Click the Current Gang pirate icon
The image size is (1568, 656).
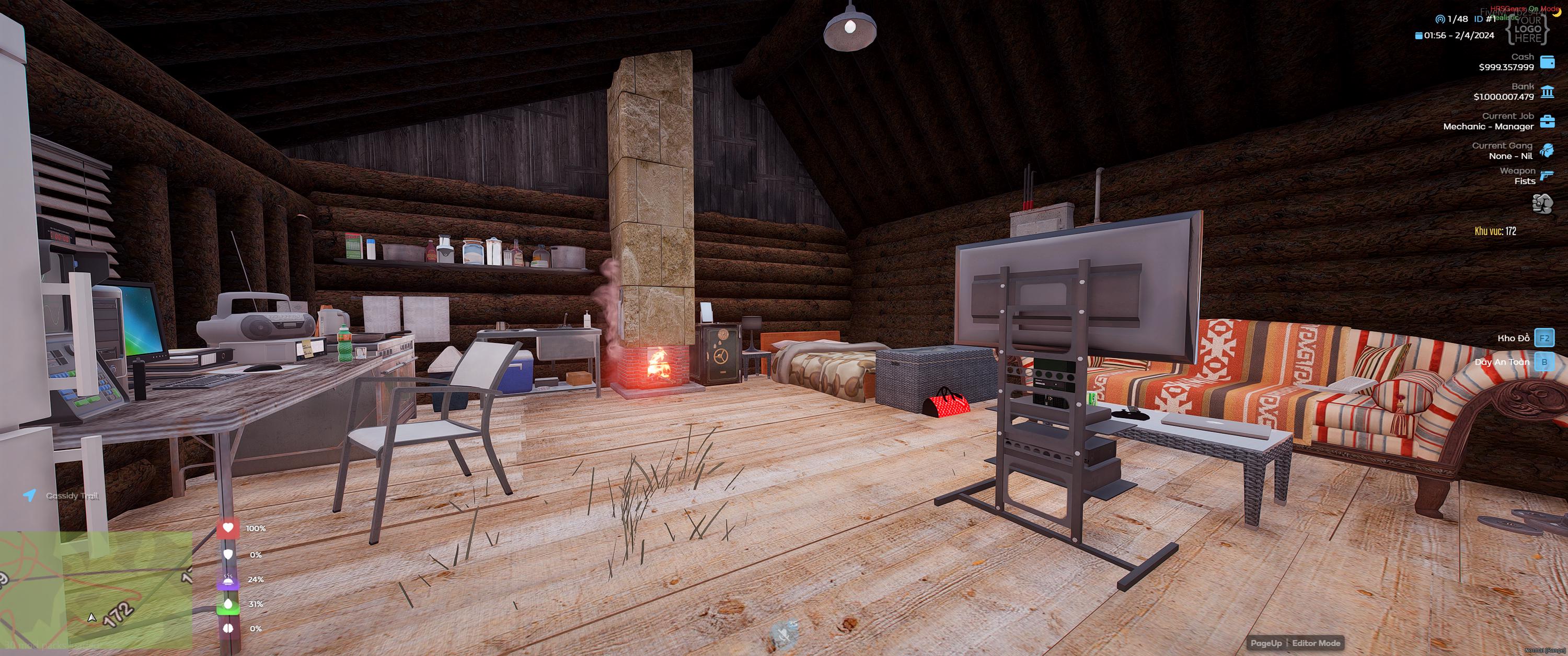pos(1546,149)
